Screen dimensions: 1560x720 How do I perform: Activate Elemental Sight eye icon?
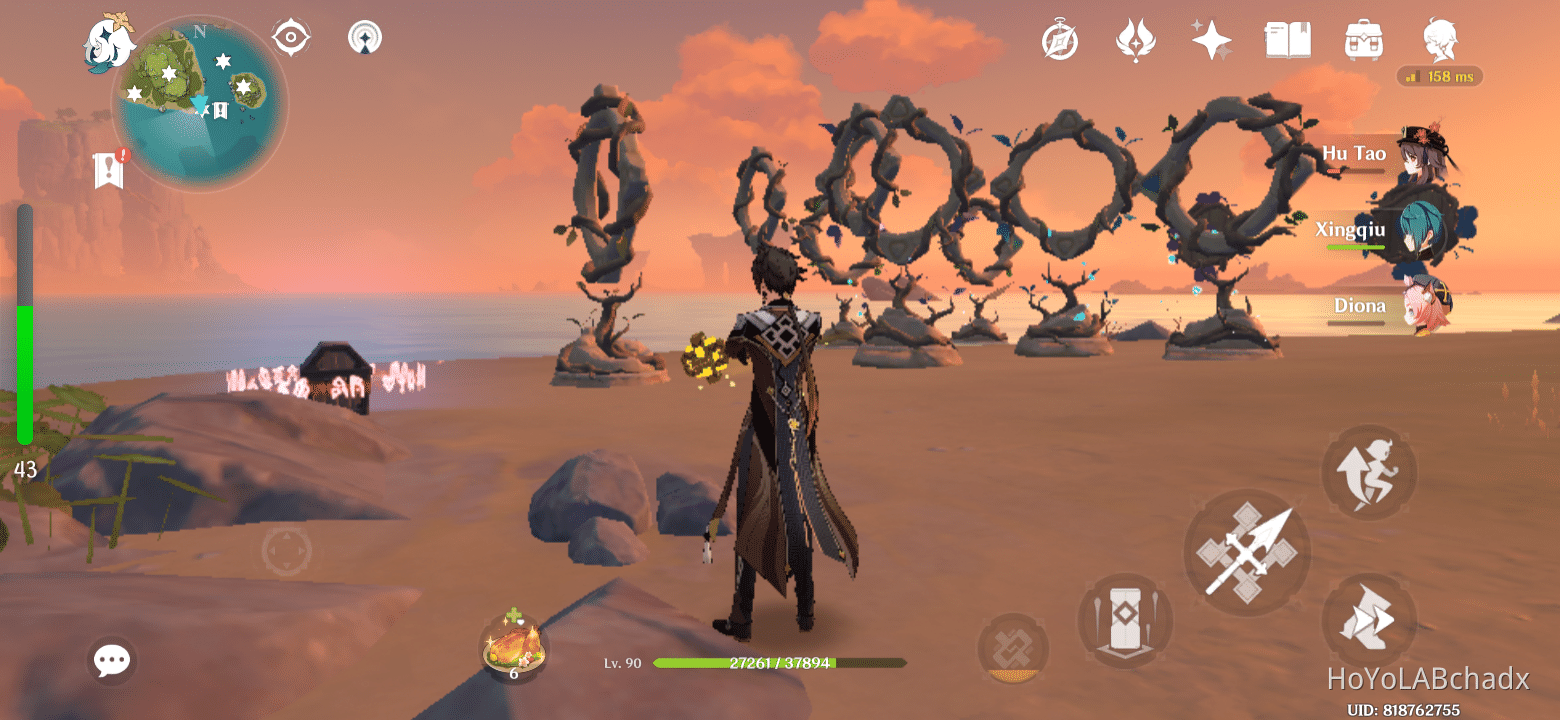pyautogui.click(x=289, y=36)
